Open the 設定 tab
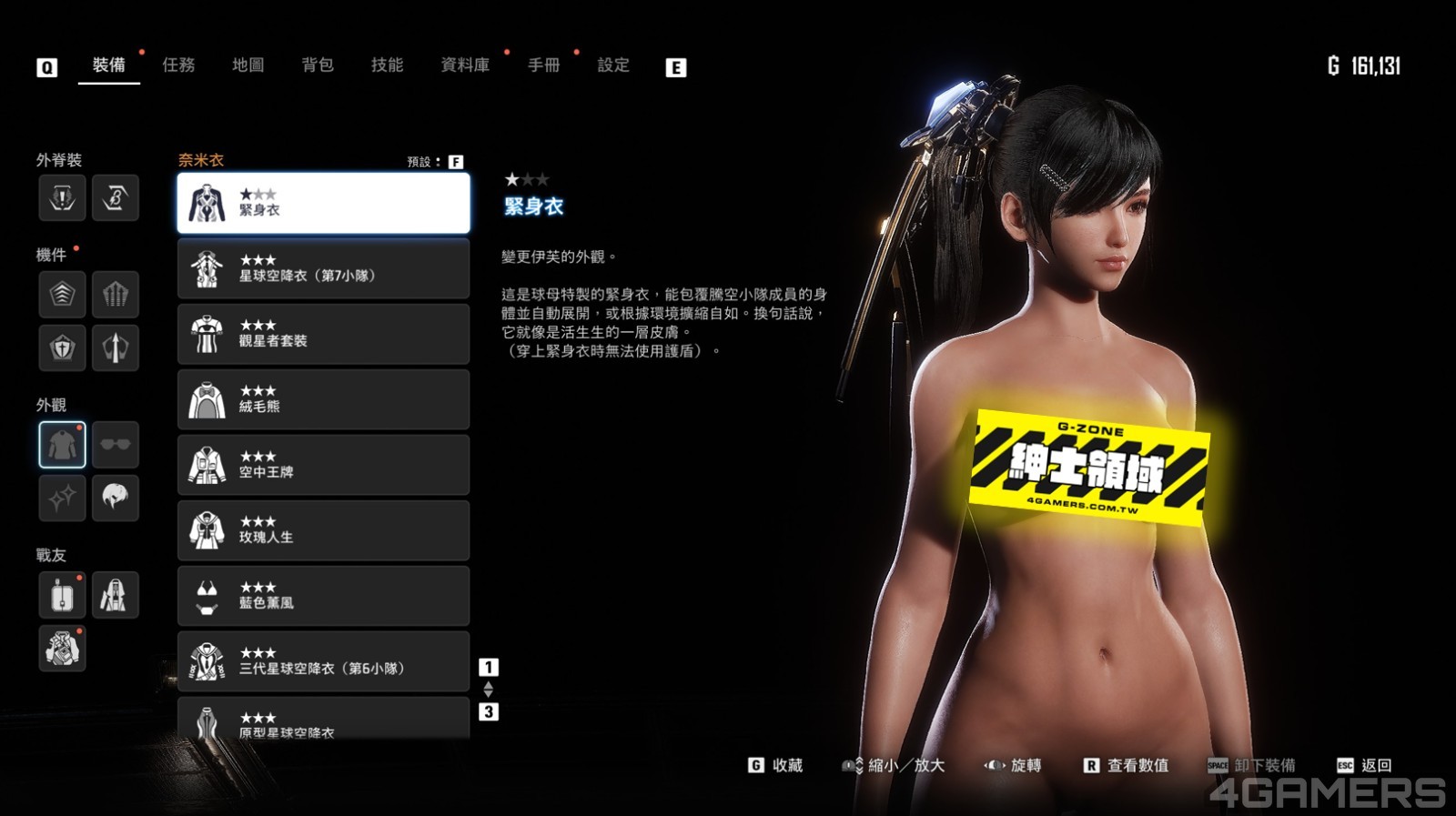This screenshot has height=816, width=1456. click(x=613, y=65)
